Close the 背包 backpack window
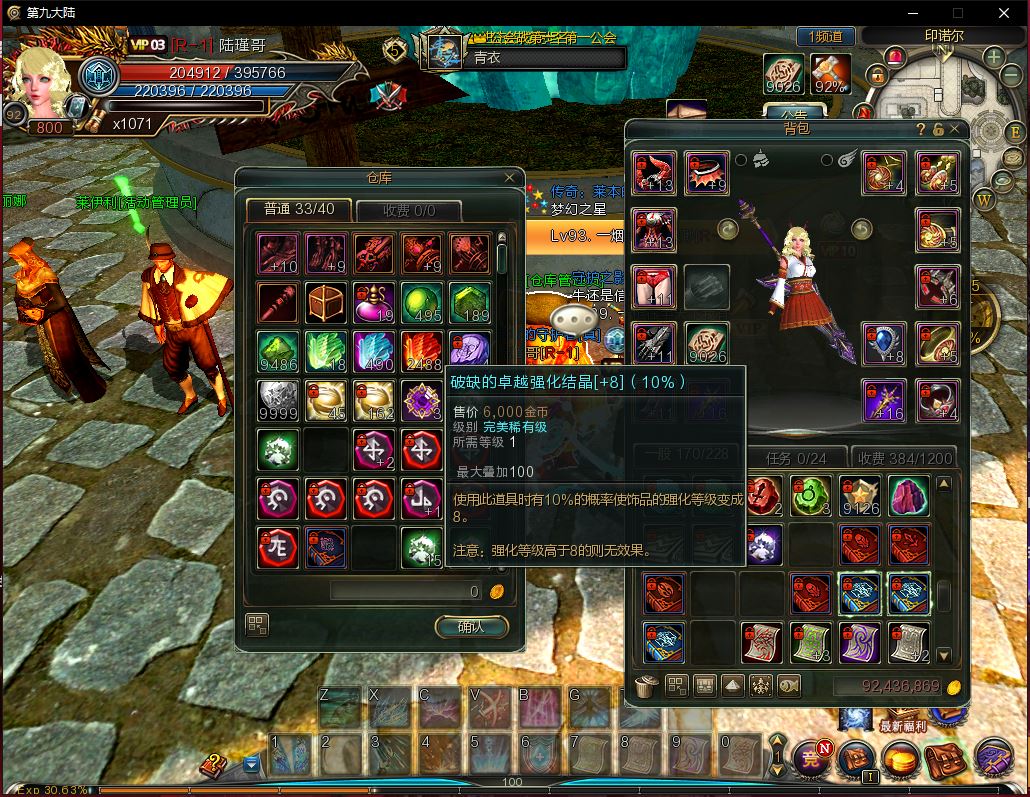The height and width of the screenshot is (797, 1030). coord(955,129)
